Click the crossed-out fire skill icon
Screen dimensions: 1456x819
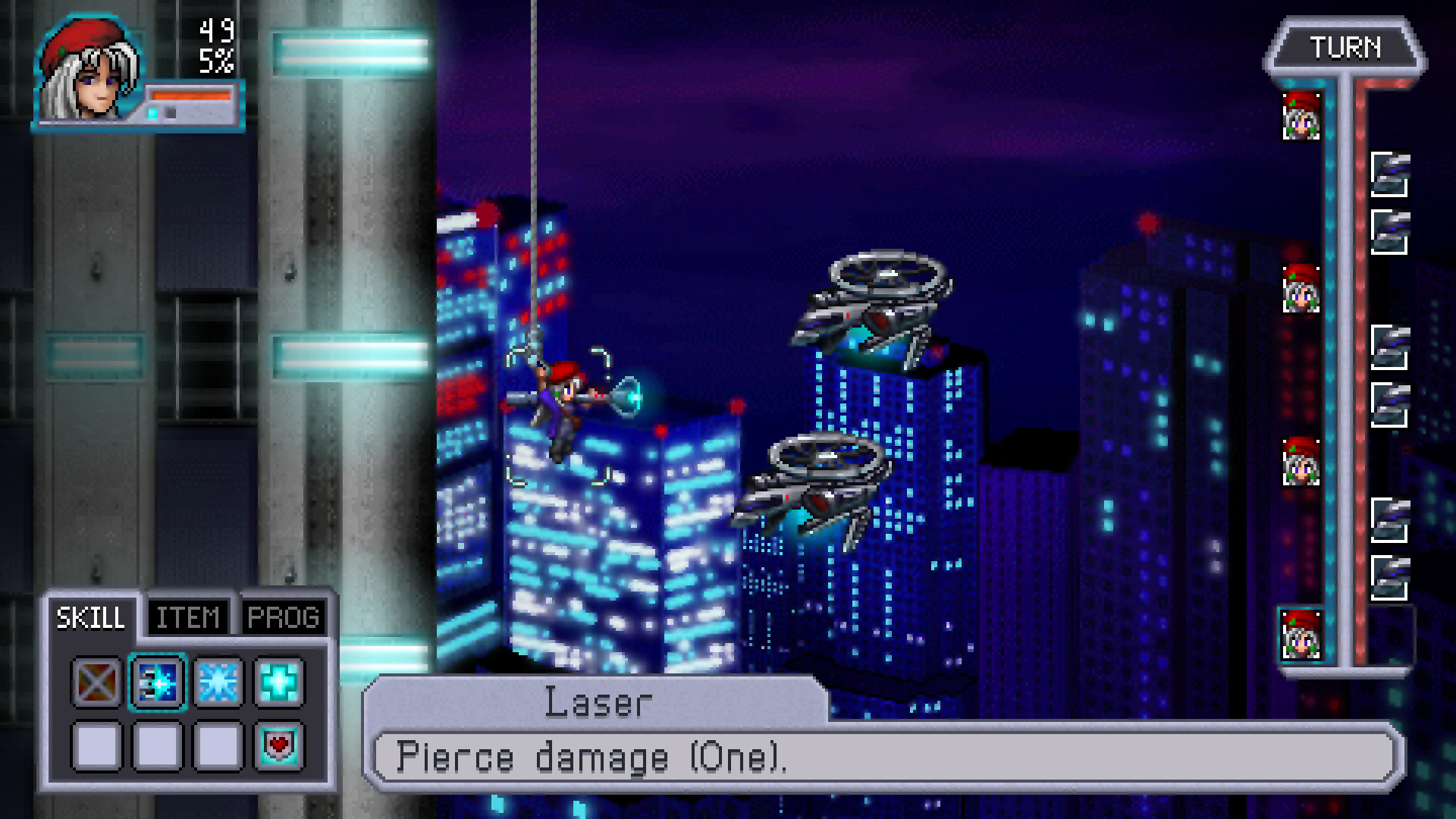click(x=96, y=683)
